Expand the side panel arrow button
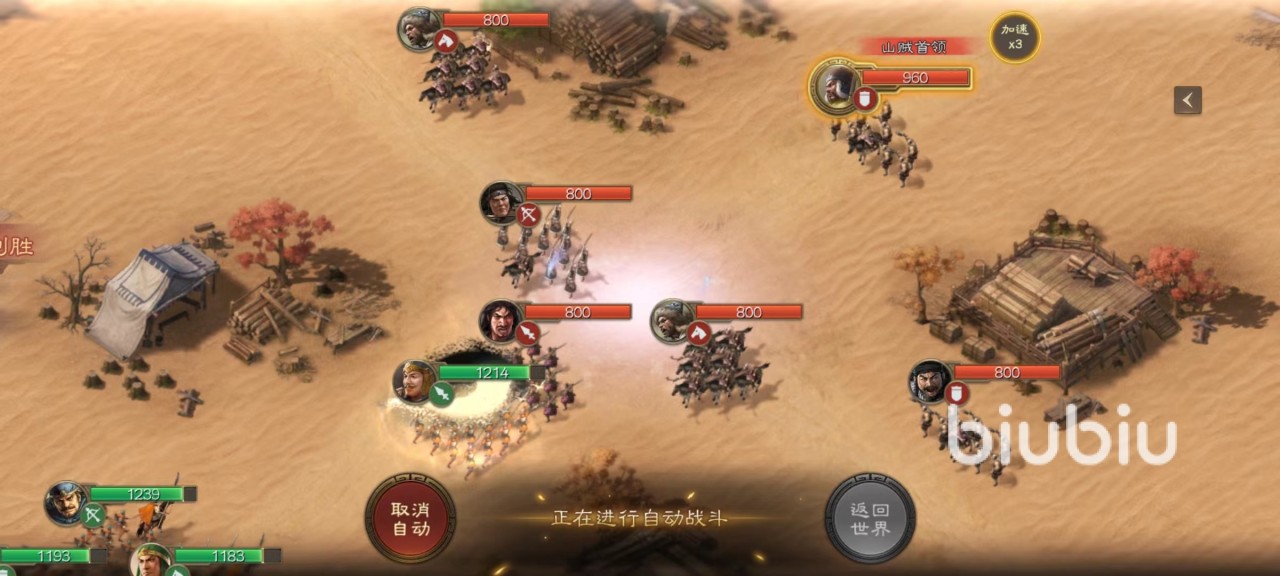 pyautogui.click(x=1187, y=100)
